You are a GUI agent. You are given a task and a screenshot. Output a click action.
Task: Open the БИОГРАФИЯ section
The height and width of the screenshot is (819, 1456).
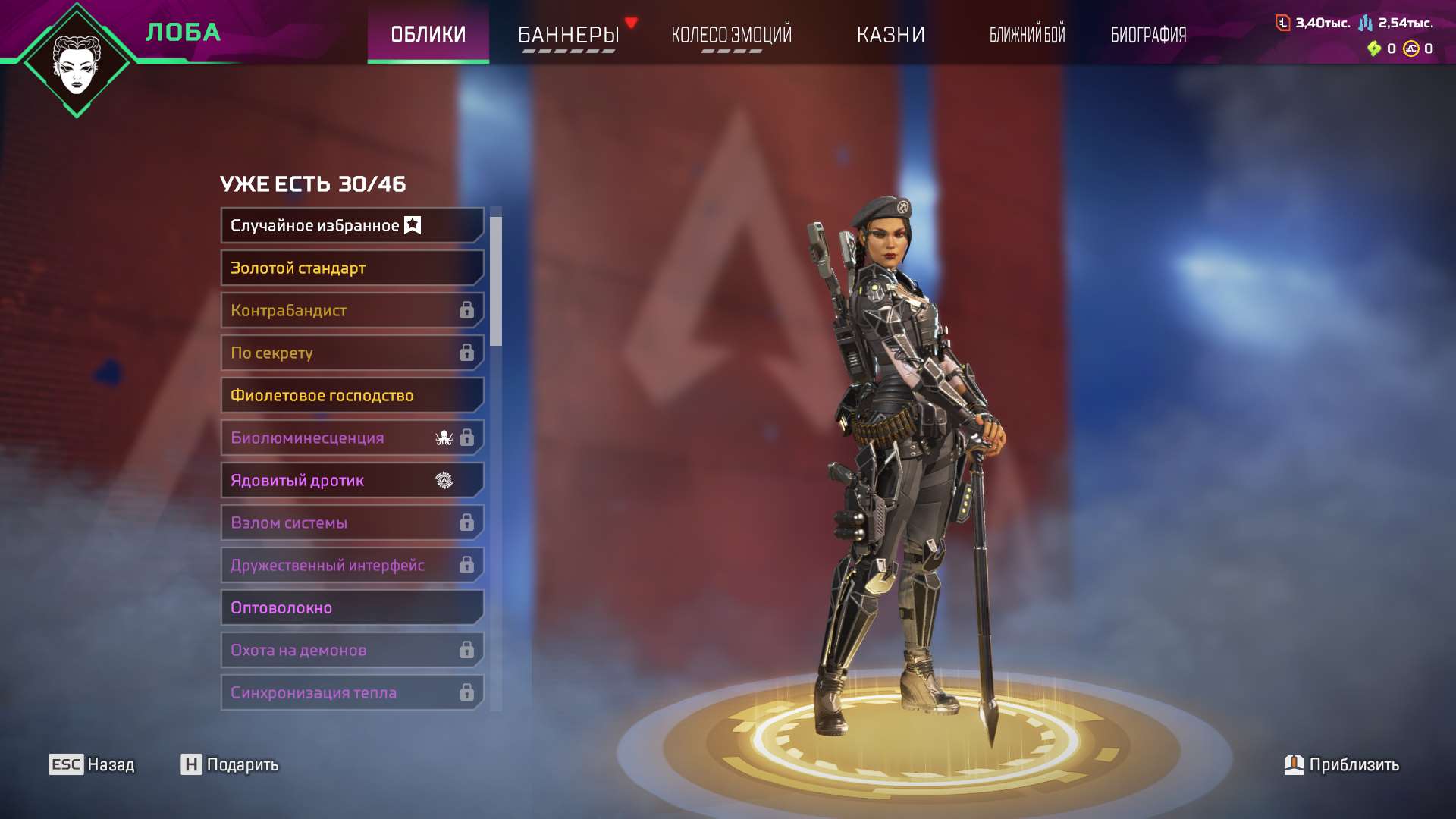(1147, 35)
